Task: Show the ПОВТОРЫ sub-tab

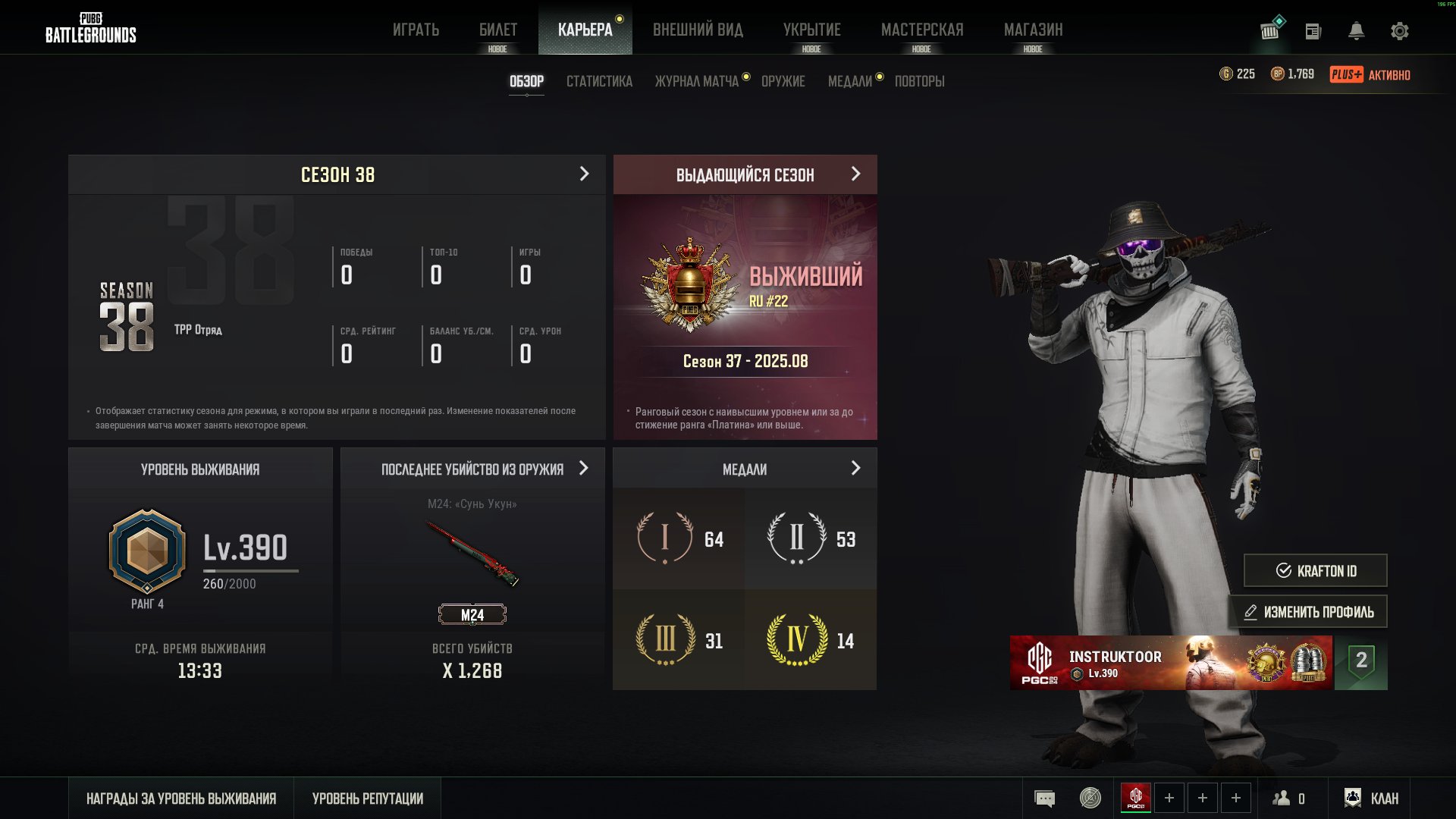Action: [919, 81]
